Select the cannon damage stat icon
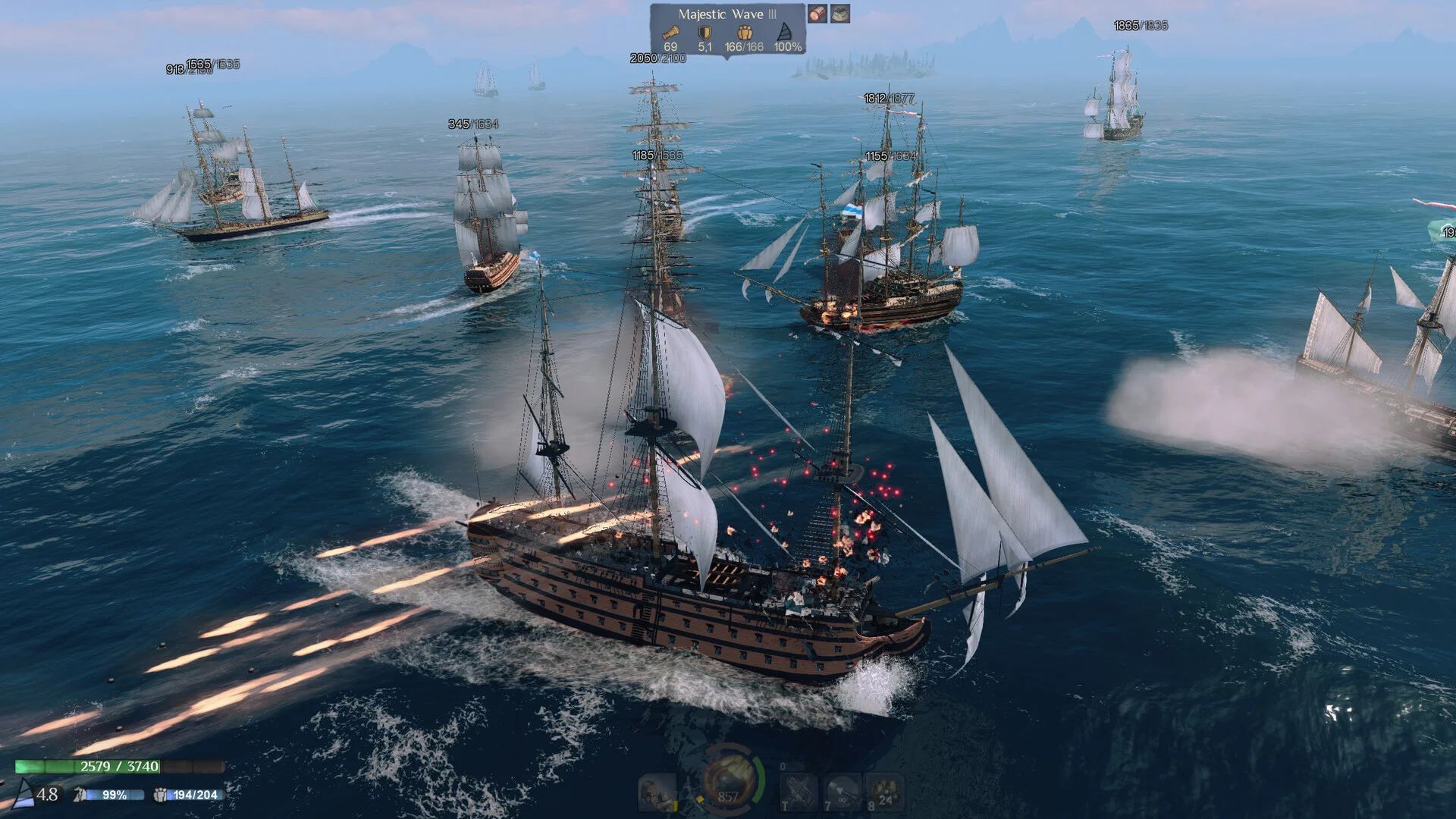1456x819 pixels. pyautogui.click(x=672, y=33)
